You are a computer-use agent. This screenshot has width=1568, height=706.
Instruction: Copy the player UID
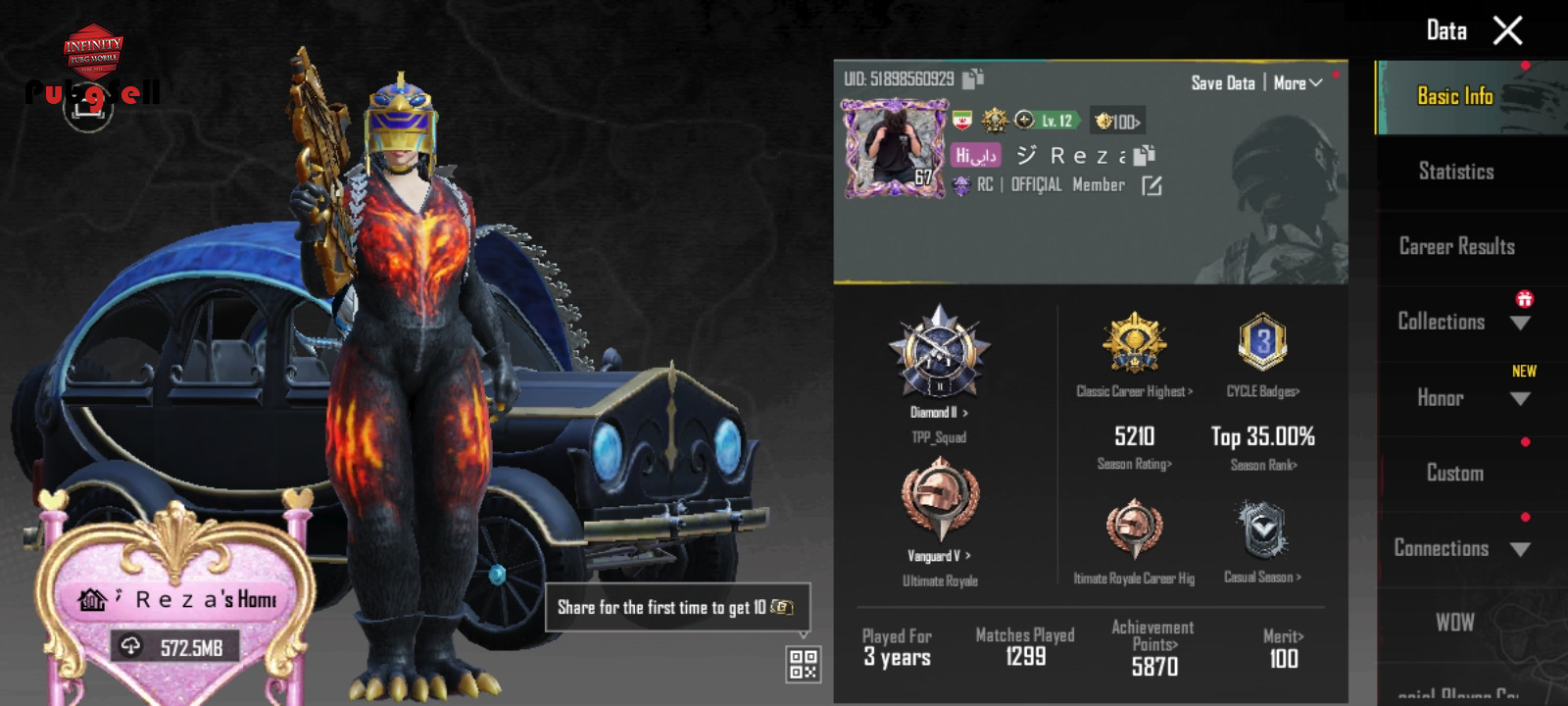tap(973, 78)
